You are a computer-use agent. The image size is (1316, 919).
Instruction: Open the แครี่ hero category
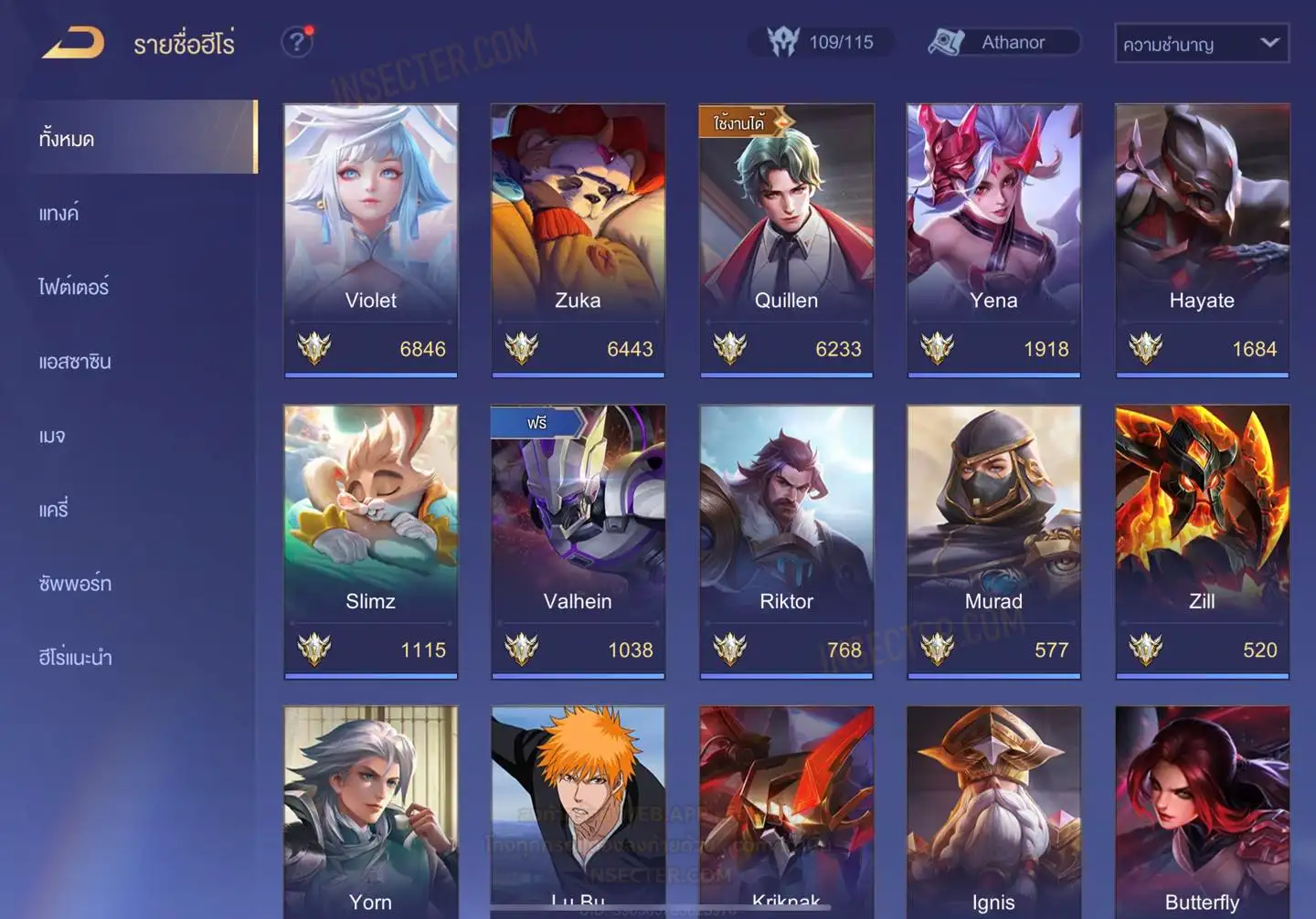click(54, 510)
